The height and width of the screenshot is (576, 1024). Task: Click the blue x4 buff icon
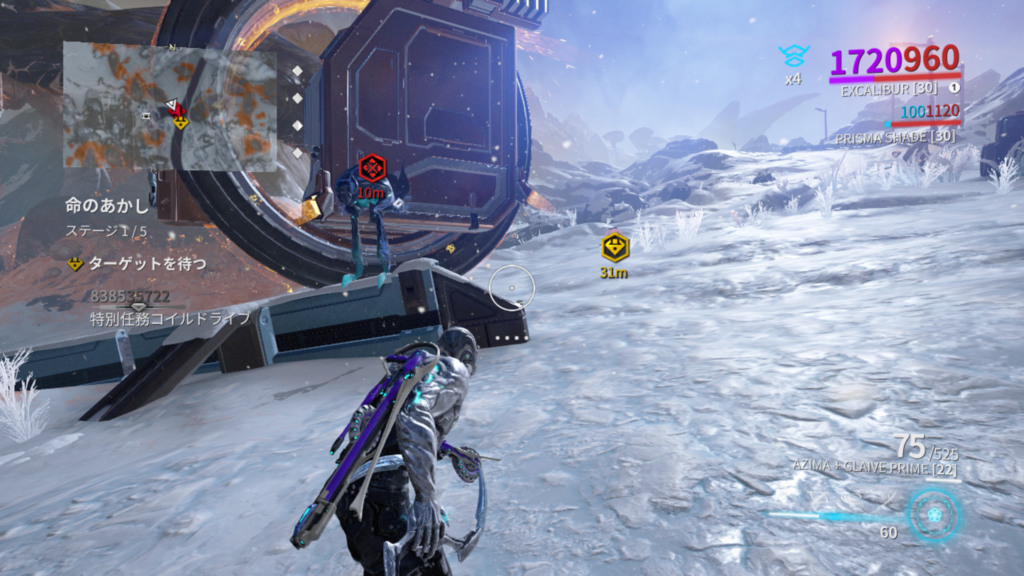pyautogui.click(x=793, y=56)
